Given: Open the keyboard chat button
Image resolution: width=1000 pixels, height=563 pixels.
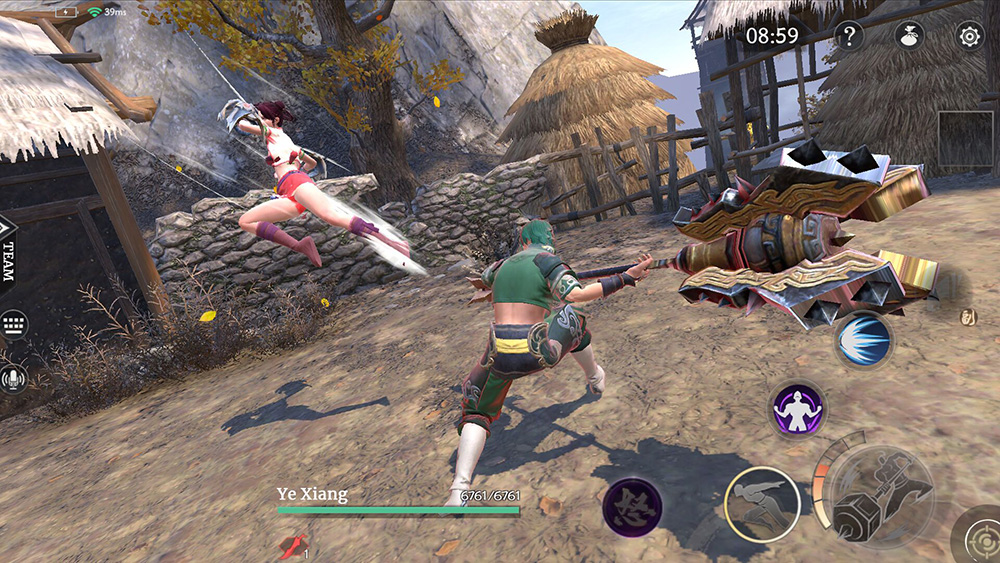Looking at the screenshot, I should click(x=14, y=325).
